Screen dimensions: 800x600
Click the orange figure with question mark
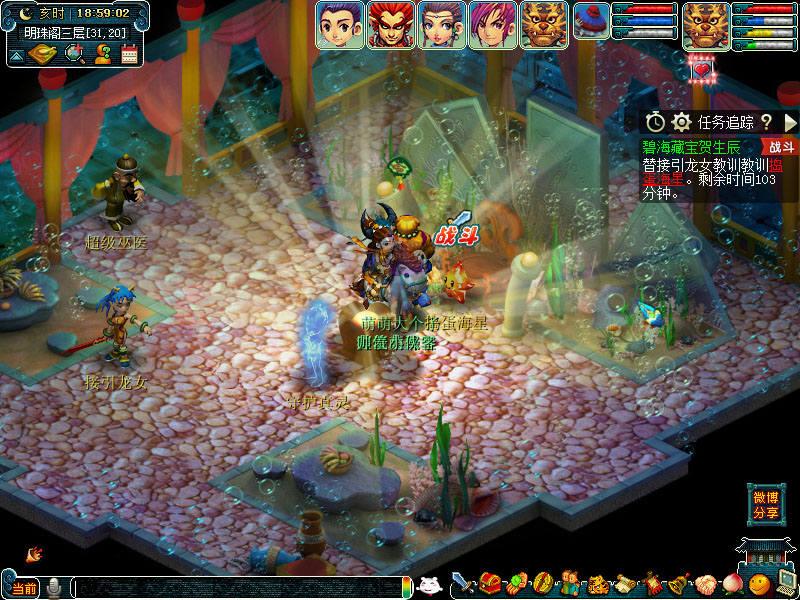pos(101,54)
